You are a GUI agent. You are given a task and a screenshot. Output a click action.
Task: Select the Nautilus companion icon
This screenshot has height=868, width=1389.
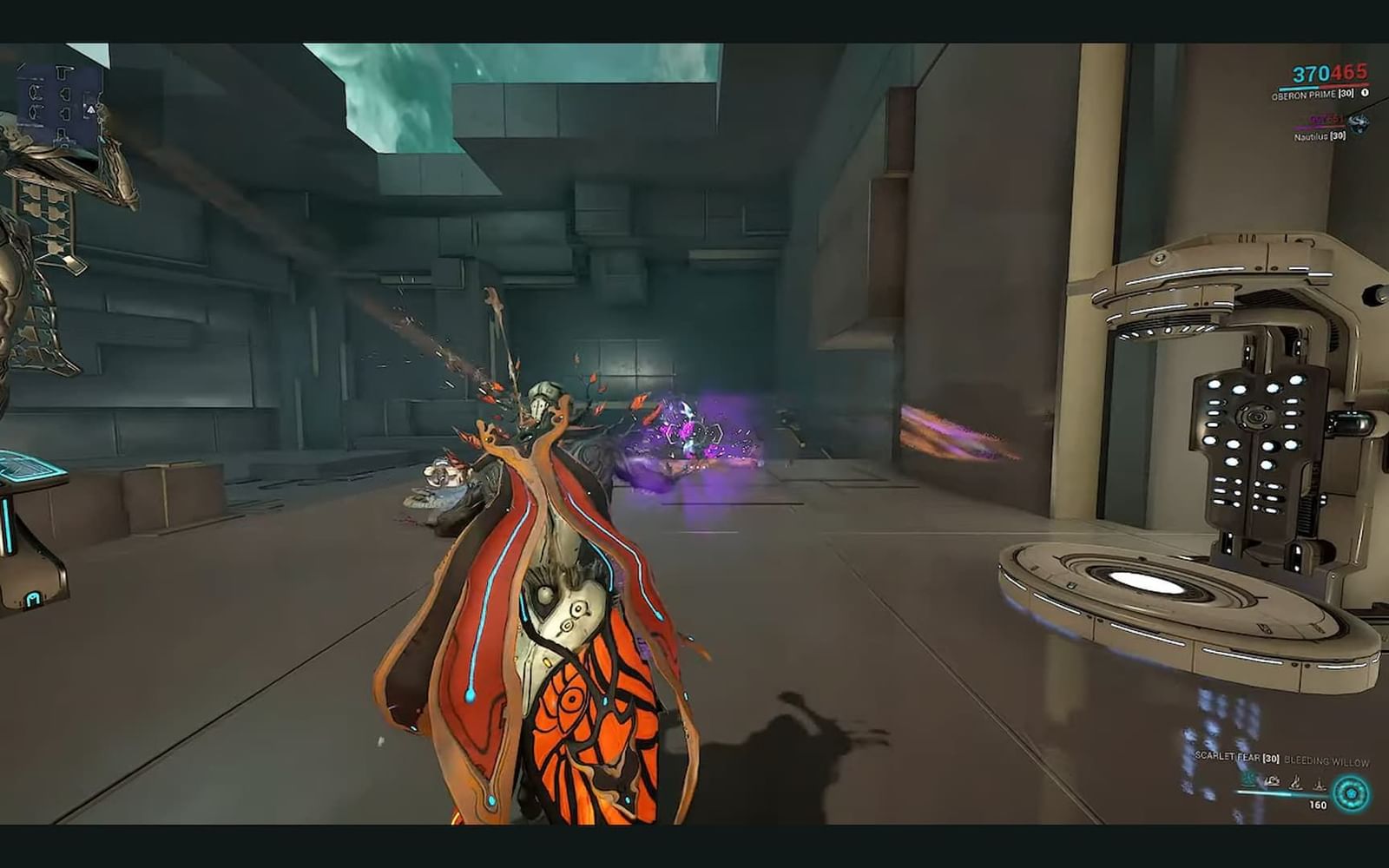[1359, 123]
